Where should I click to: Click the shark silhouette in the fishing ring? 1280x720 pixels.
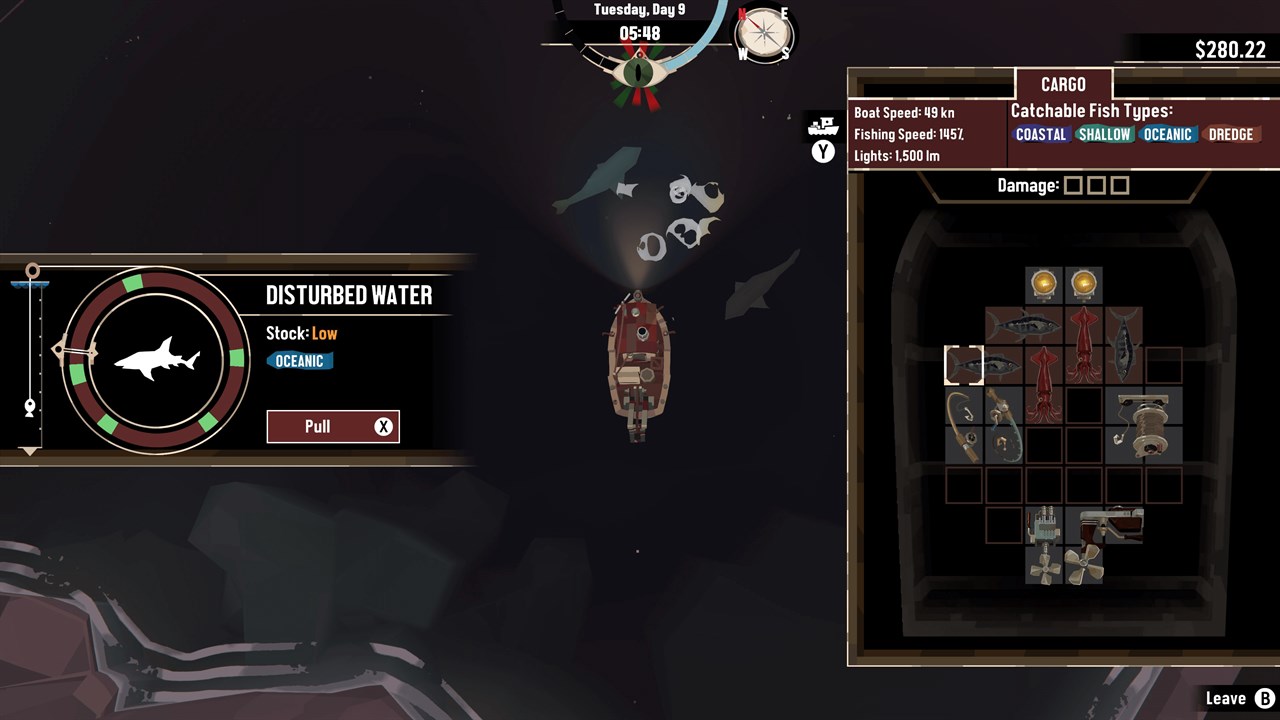(x=156, y=360)
